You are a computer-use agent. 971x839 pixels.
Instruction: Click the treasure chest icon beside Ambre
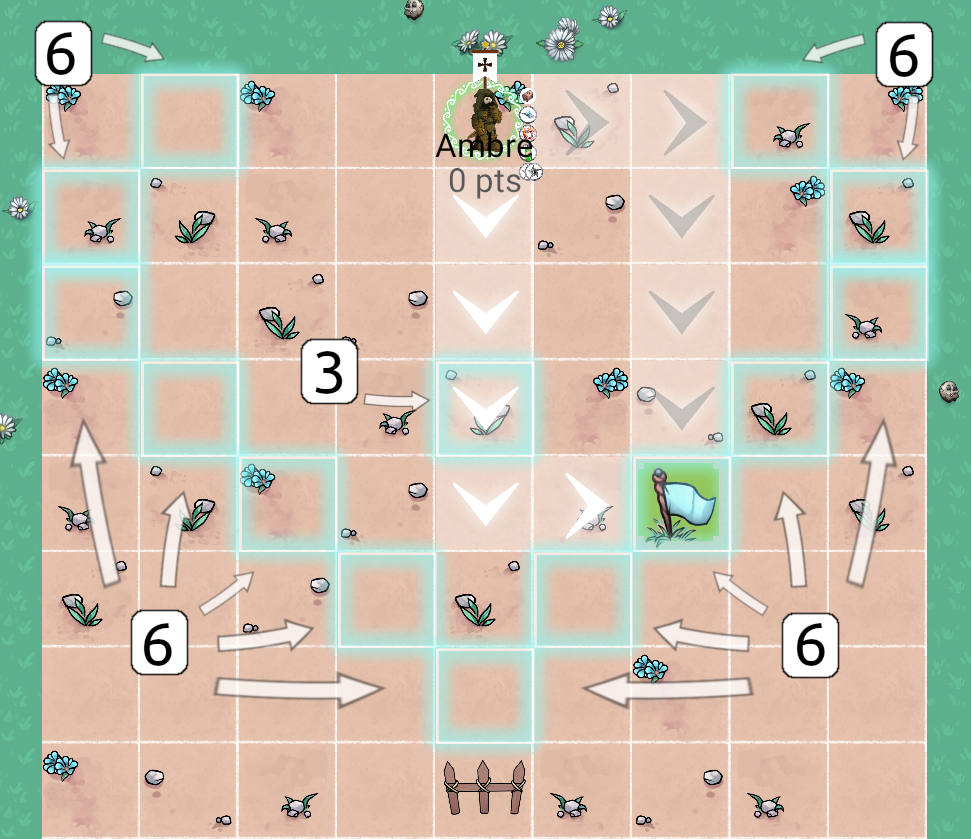click(x=528, y=96)
